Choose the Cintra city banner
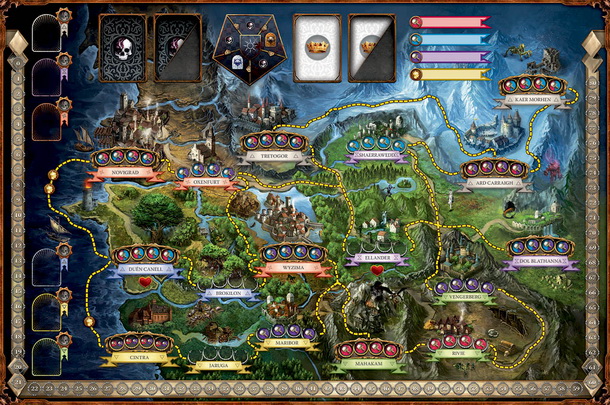610x405 pixels. coord(139,358)
